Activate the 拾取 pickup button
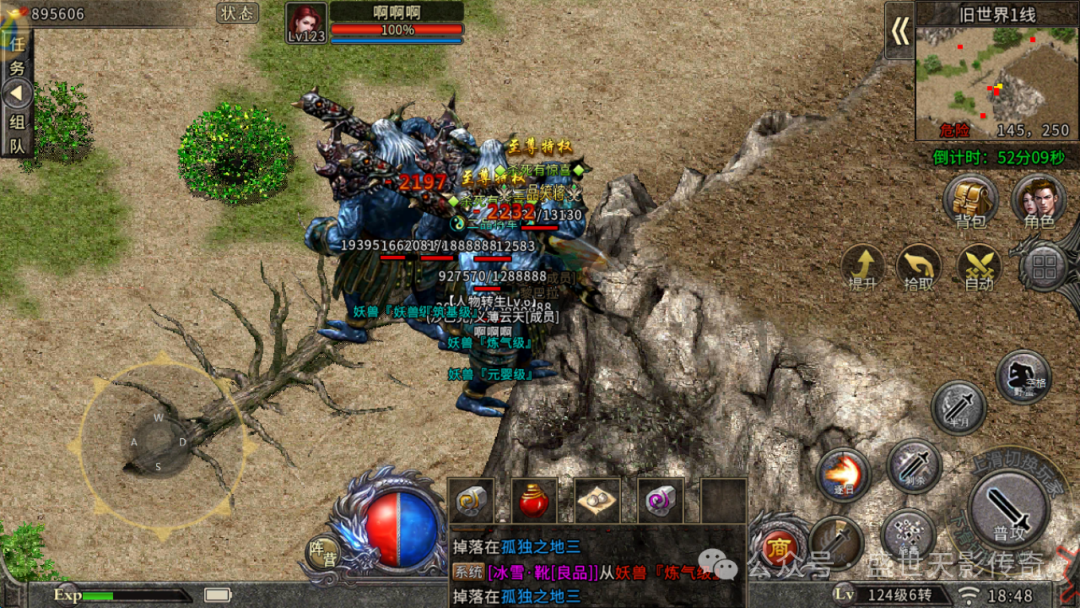Screen dimensions: 1080x608 coord(918,266)
